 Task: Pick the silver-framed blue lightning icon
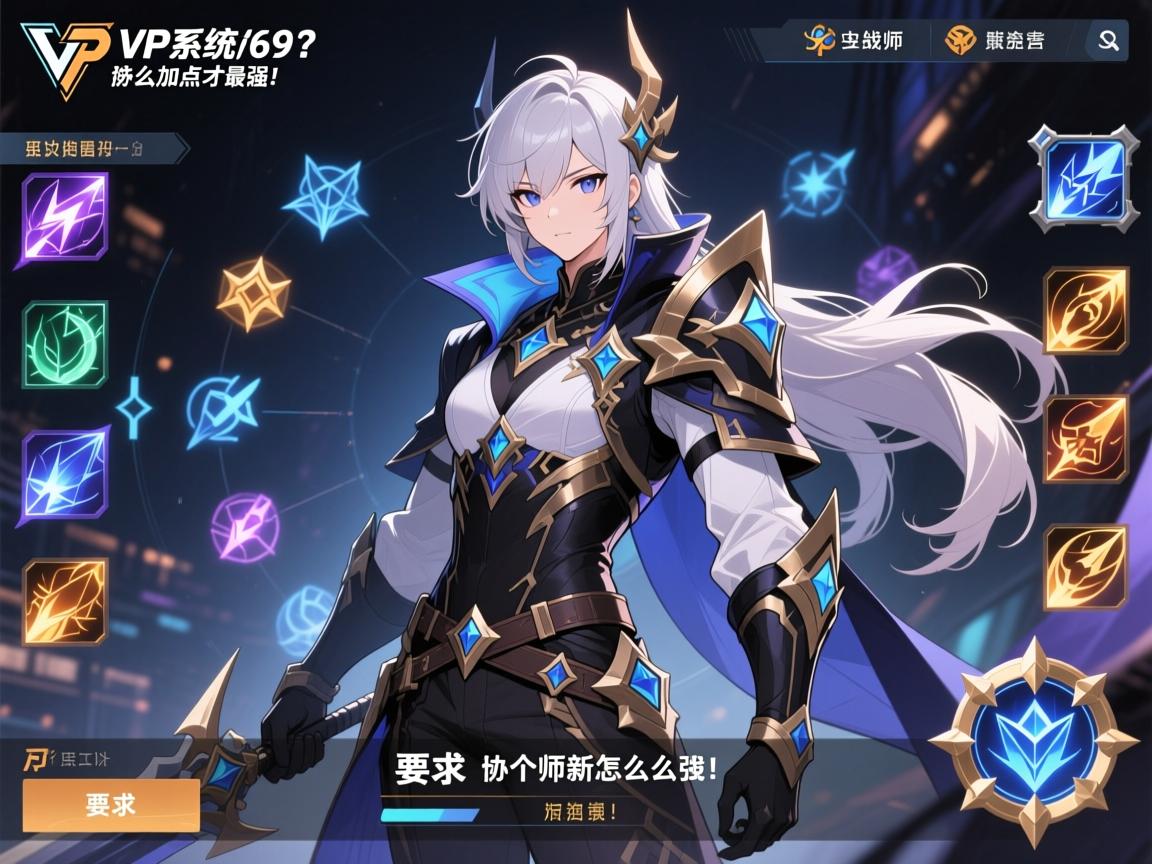[1084, 179]
